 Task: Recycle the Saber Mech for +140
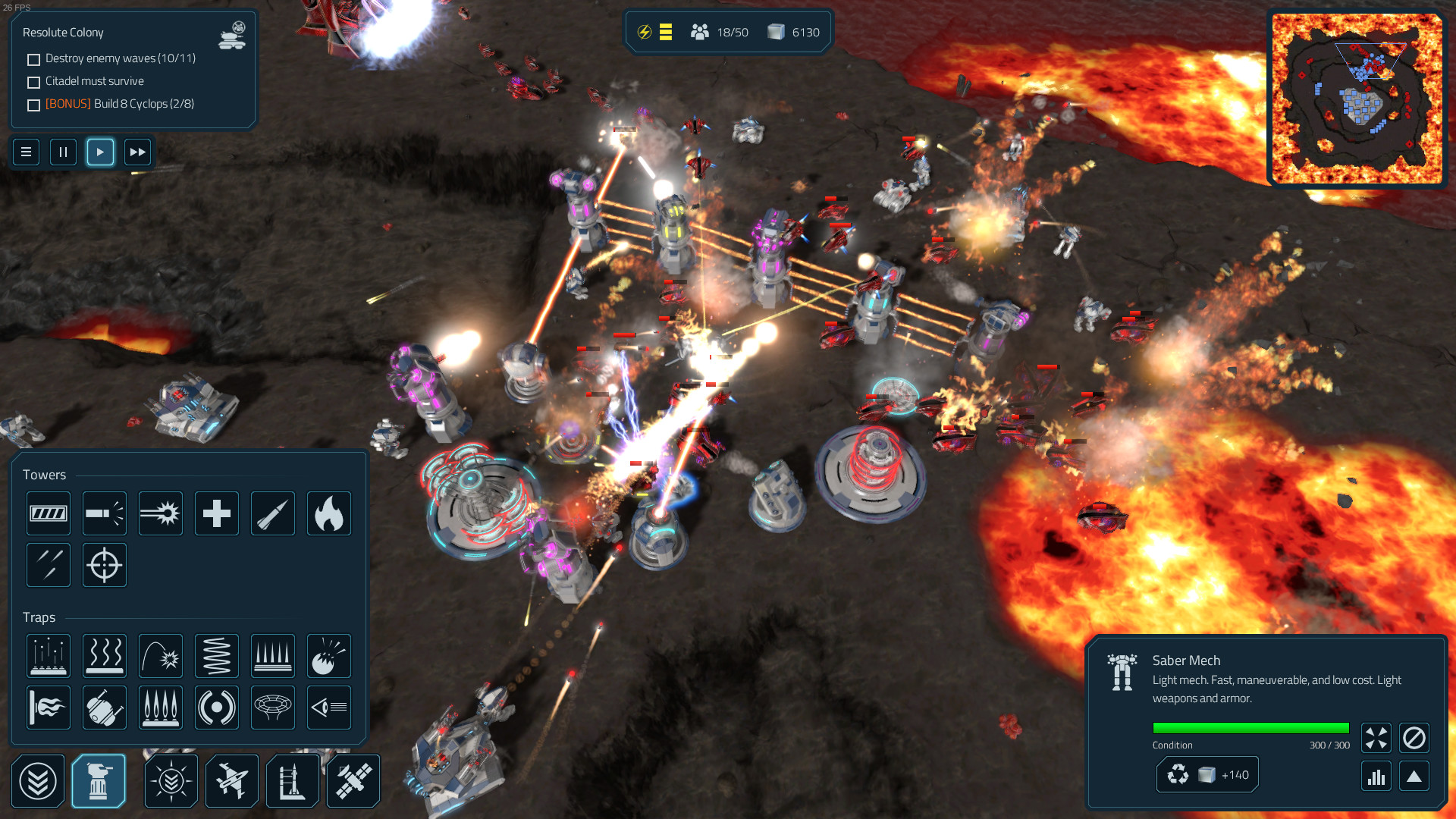[x=1206, y=774]
